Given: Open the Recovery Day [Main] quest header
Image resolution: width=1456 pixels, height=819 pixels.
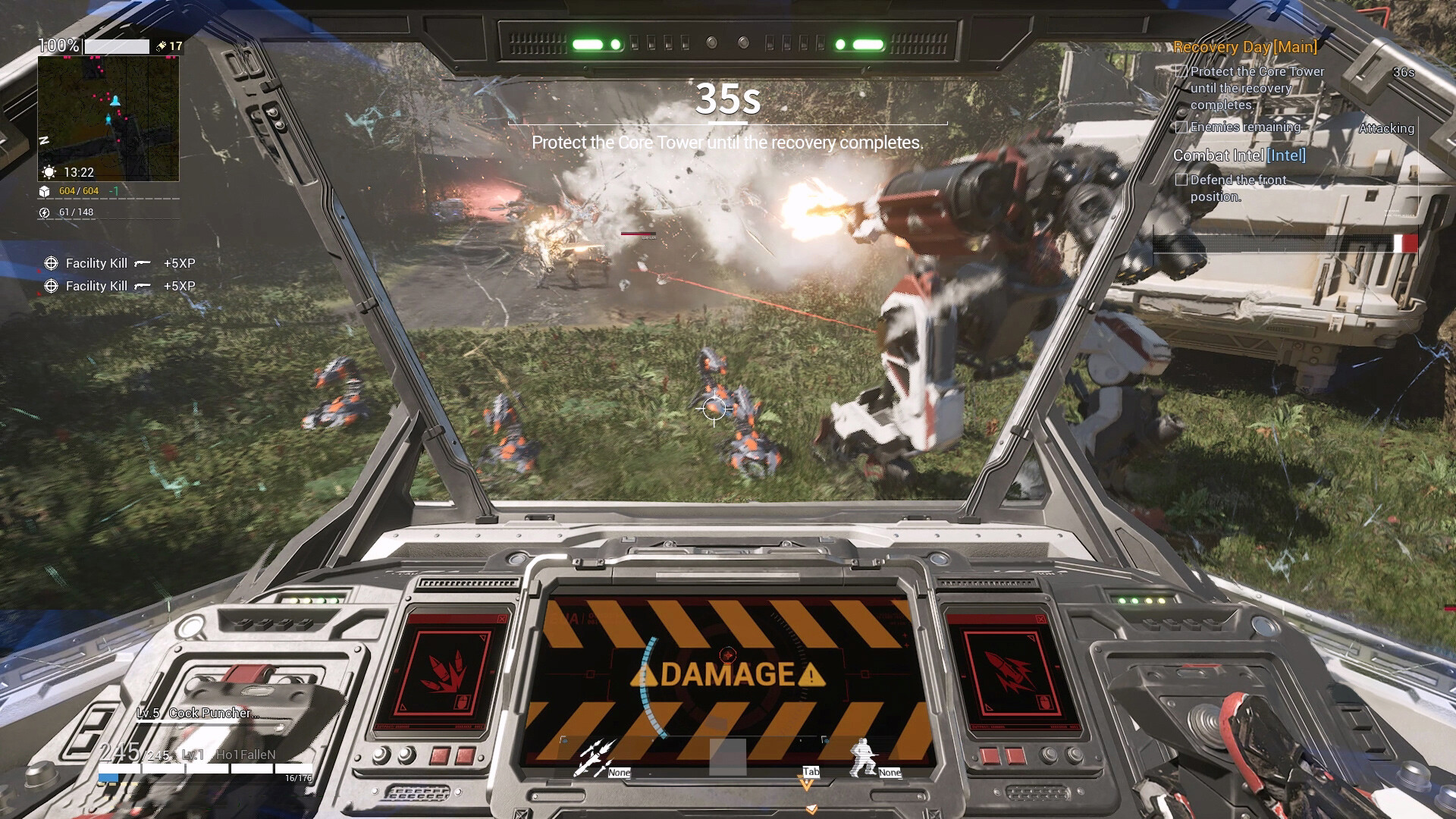Looking at the screenshot, I should tap(1244, 48).
